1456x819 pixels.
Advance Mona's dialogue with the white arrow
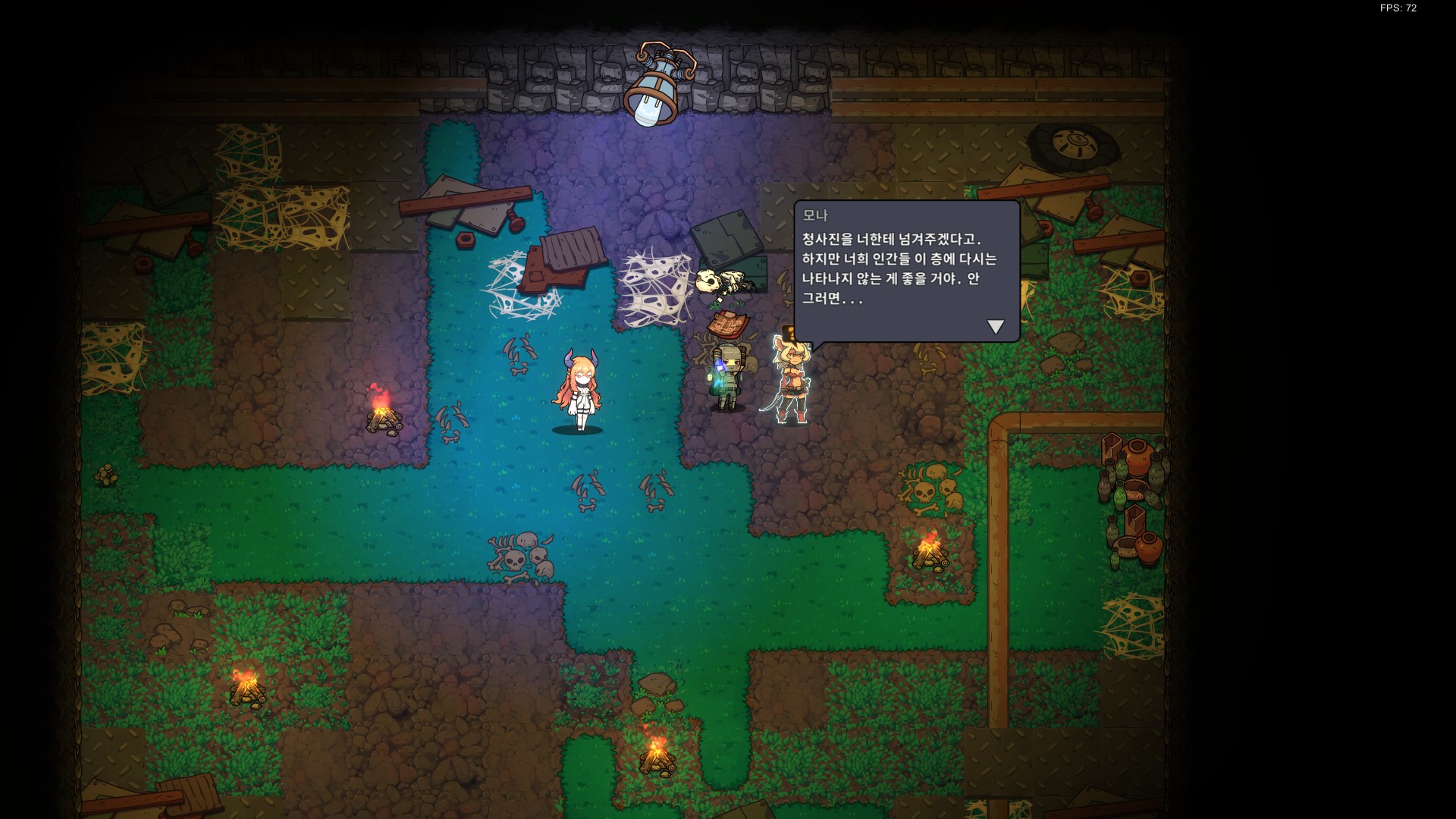coord(995,327)
